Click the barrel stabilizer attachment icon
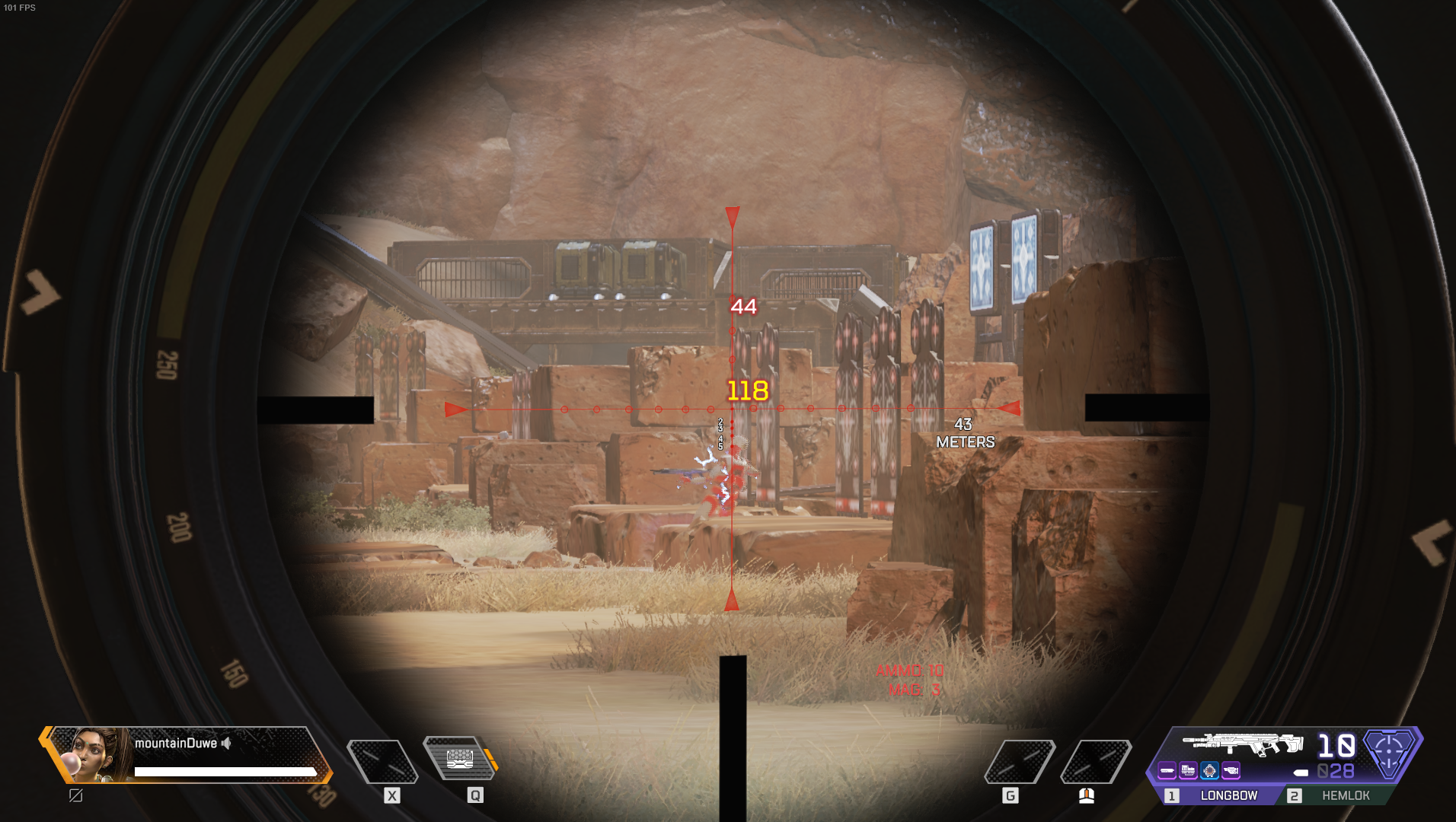Screen dimensions: 1456x822 coord(1167,771)
